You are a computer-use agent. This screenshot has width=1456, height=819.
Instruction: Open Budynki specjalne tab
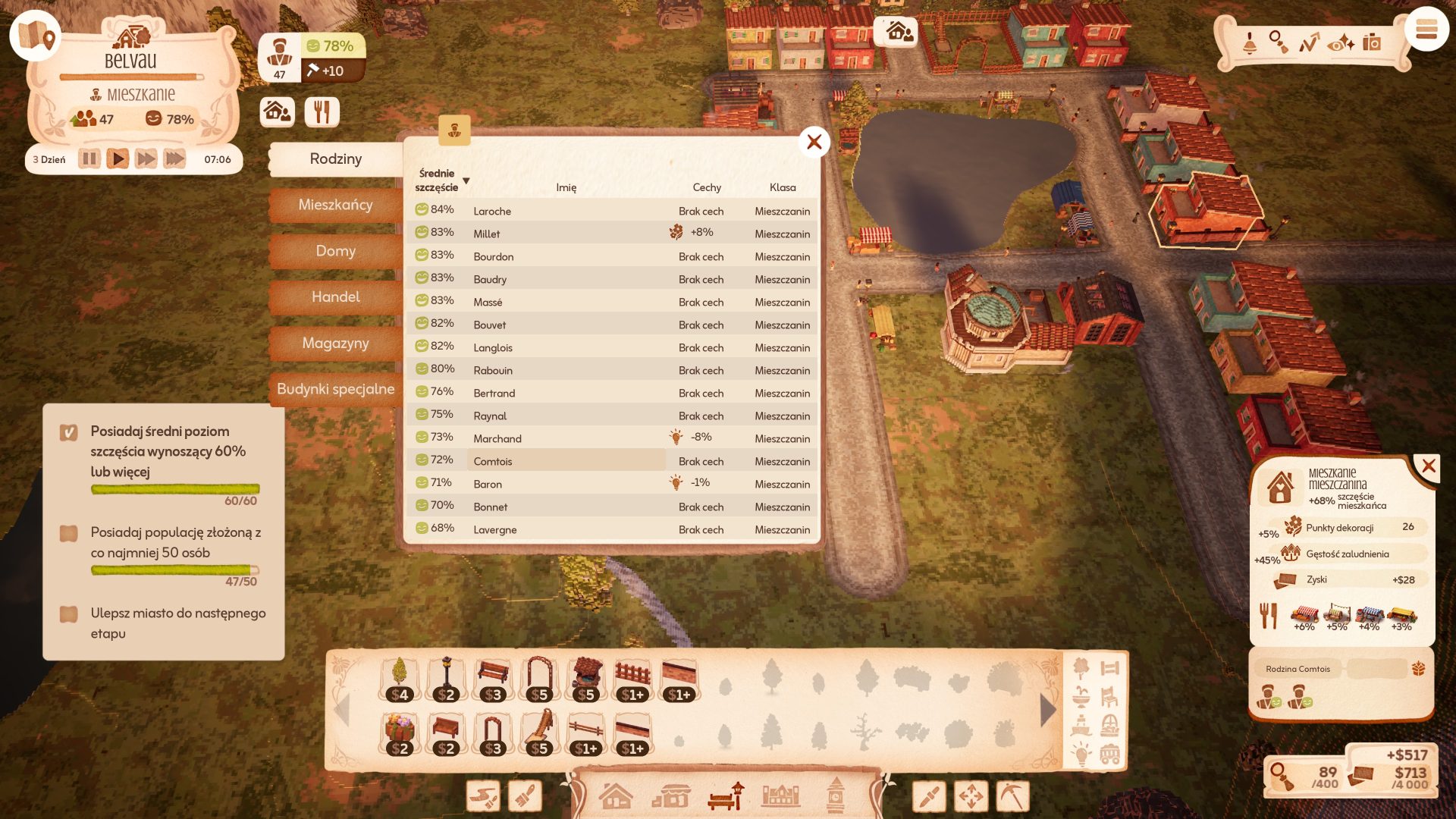[x=335, y=389]
